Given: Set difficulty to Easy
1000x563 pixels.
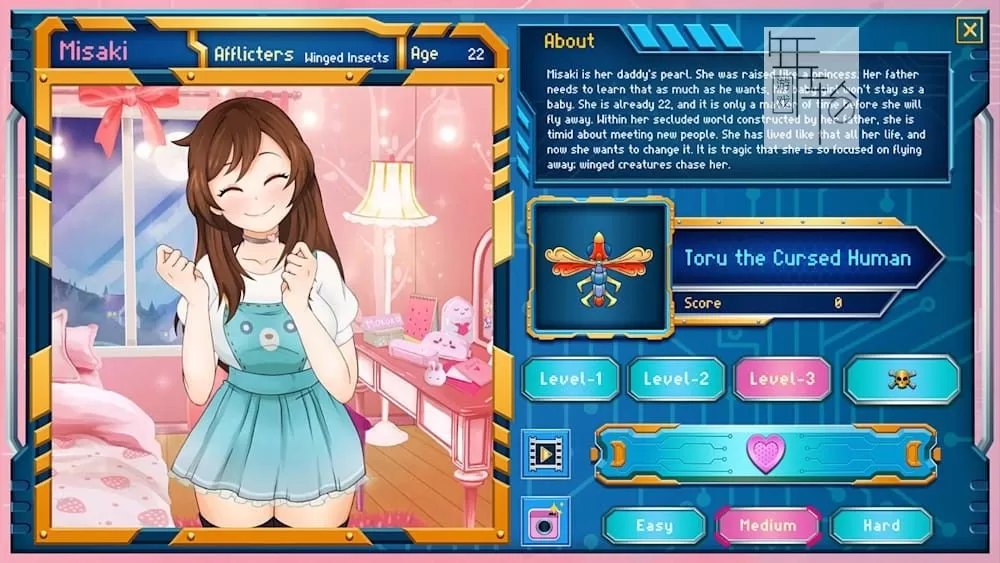Looking at the screenshot, I should [654, 525].
